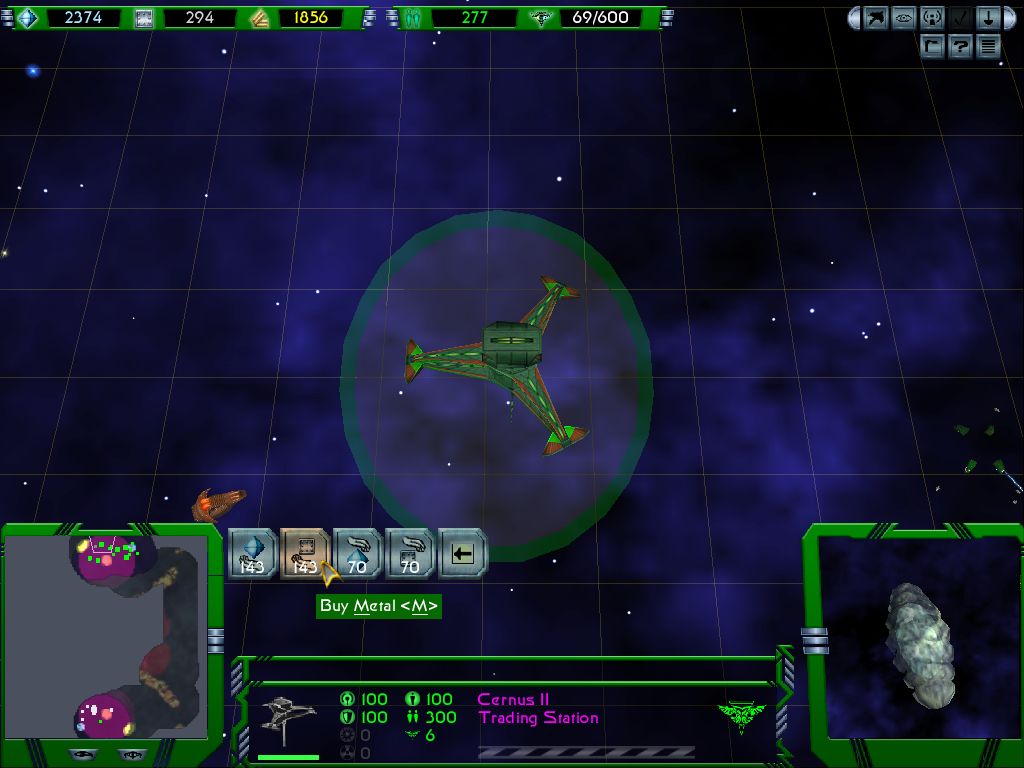The height and width of the screenshot is (768, 1024).
Task: Go back with the left arrow button
Action: tap(462, 552)
